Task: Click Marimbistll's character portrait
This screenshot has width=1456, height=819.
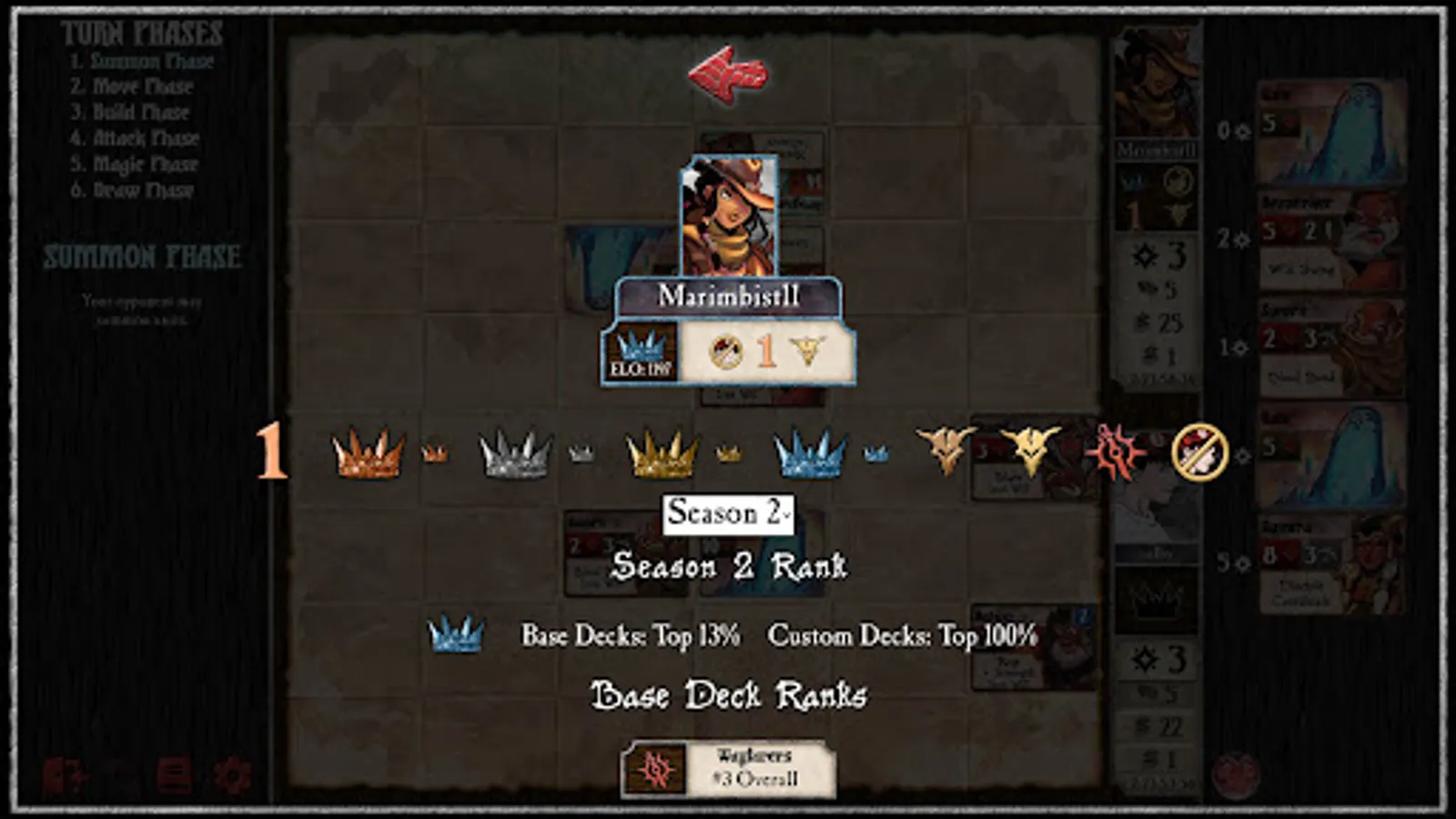Action: pyautogui.click(x=728, y=218)
